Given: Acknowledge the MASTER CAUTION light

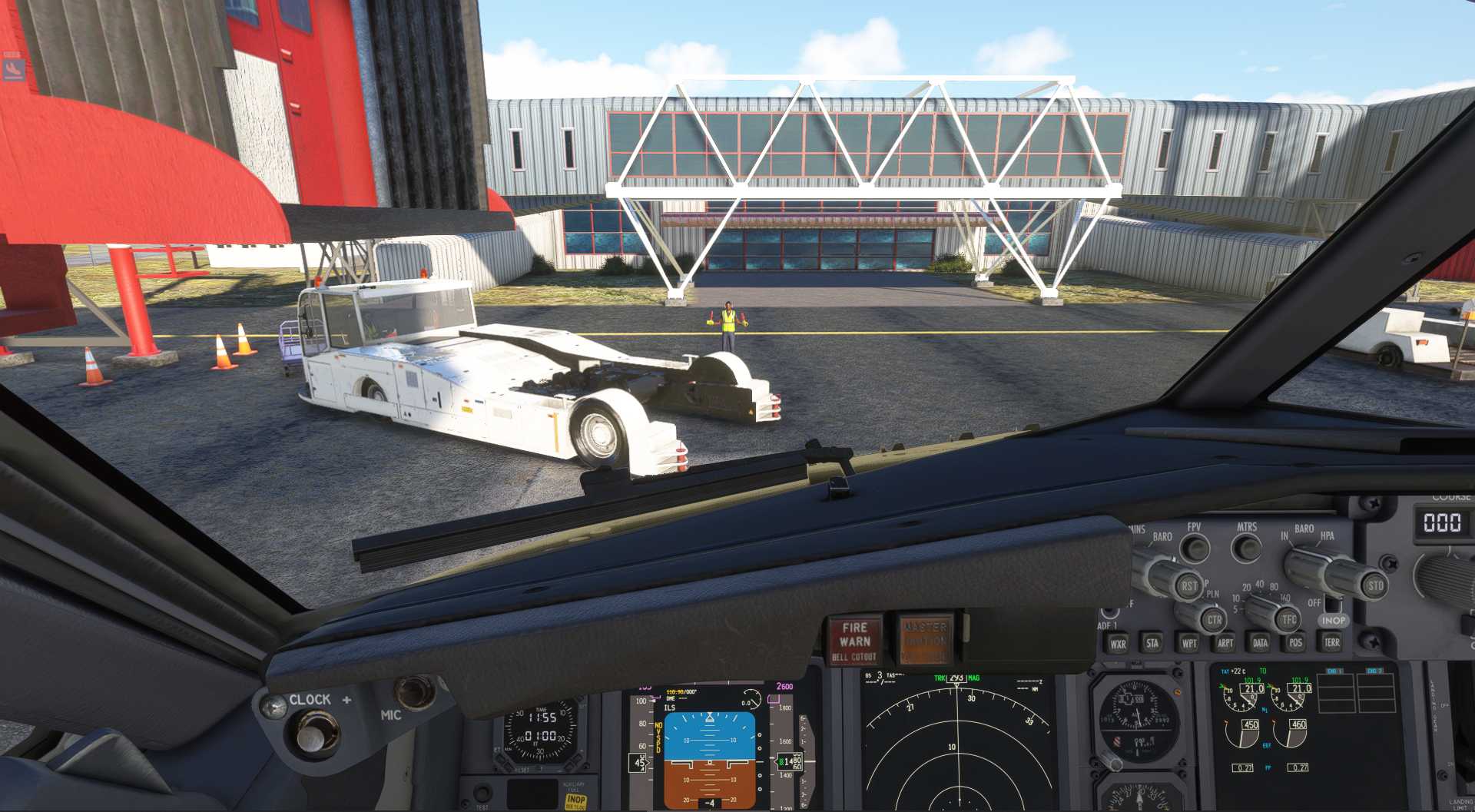Looking at the screenshot, I should [x=925, y=639].
